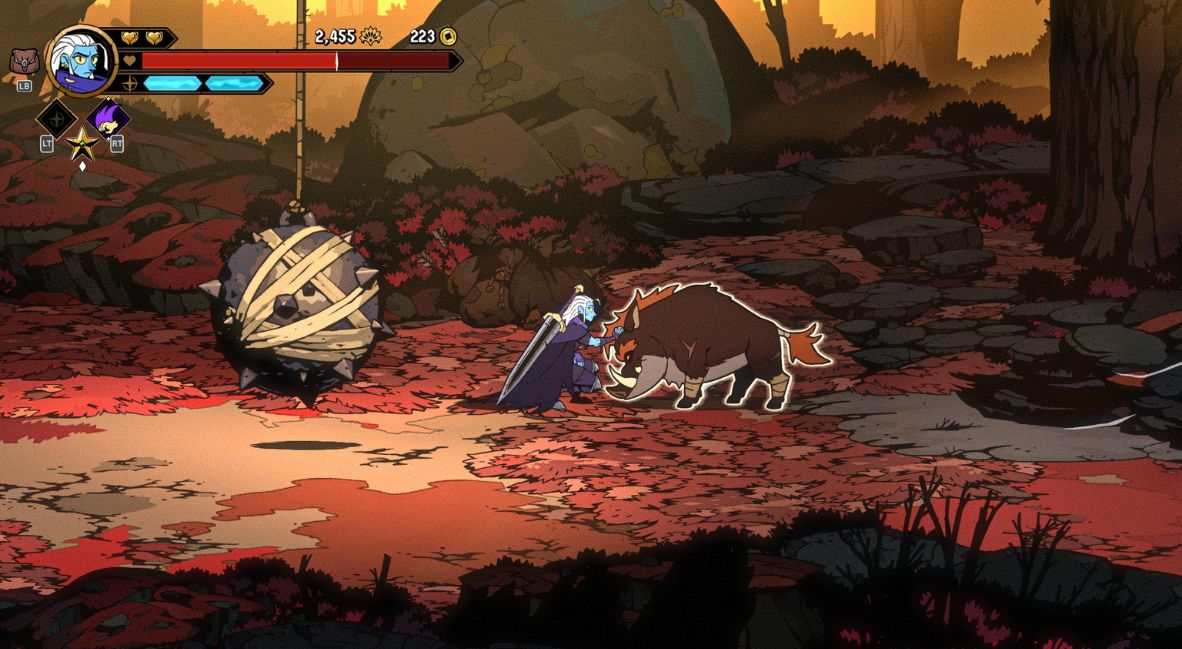
Task: Open the leather backpack inventory icon
Action: pos(23,62)
